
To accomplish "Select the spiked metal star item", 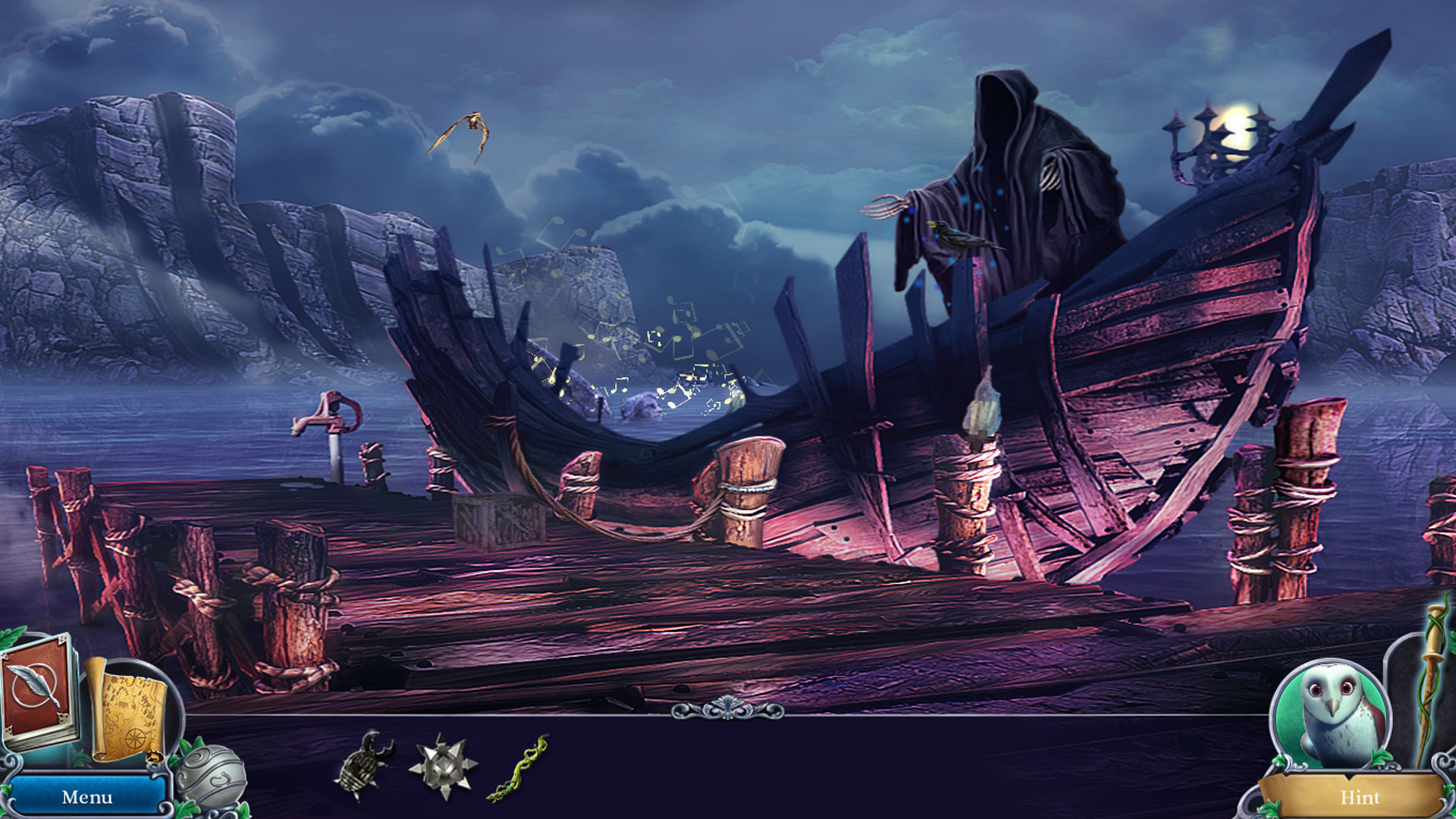I will coord(444,766).
